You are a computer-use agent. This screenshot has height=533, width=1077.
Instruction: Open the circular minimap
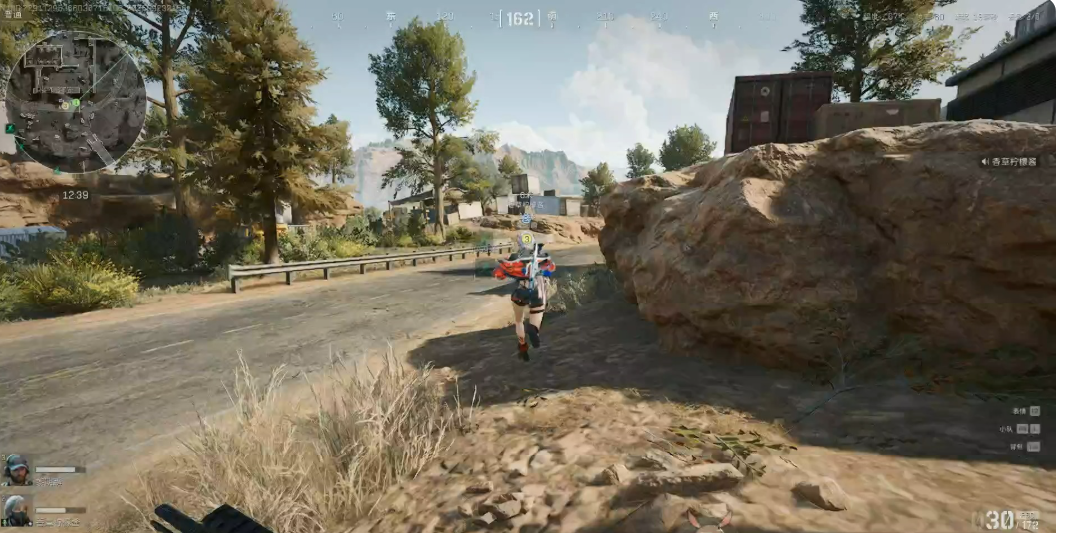pyautogui.click(x=76, y=101)
